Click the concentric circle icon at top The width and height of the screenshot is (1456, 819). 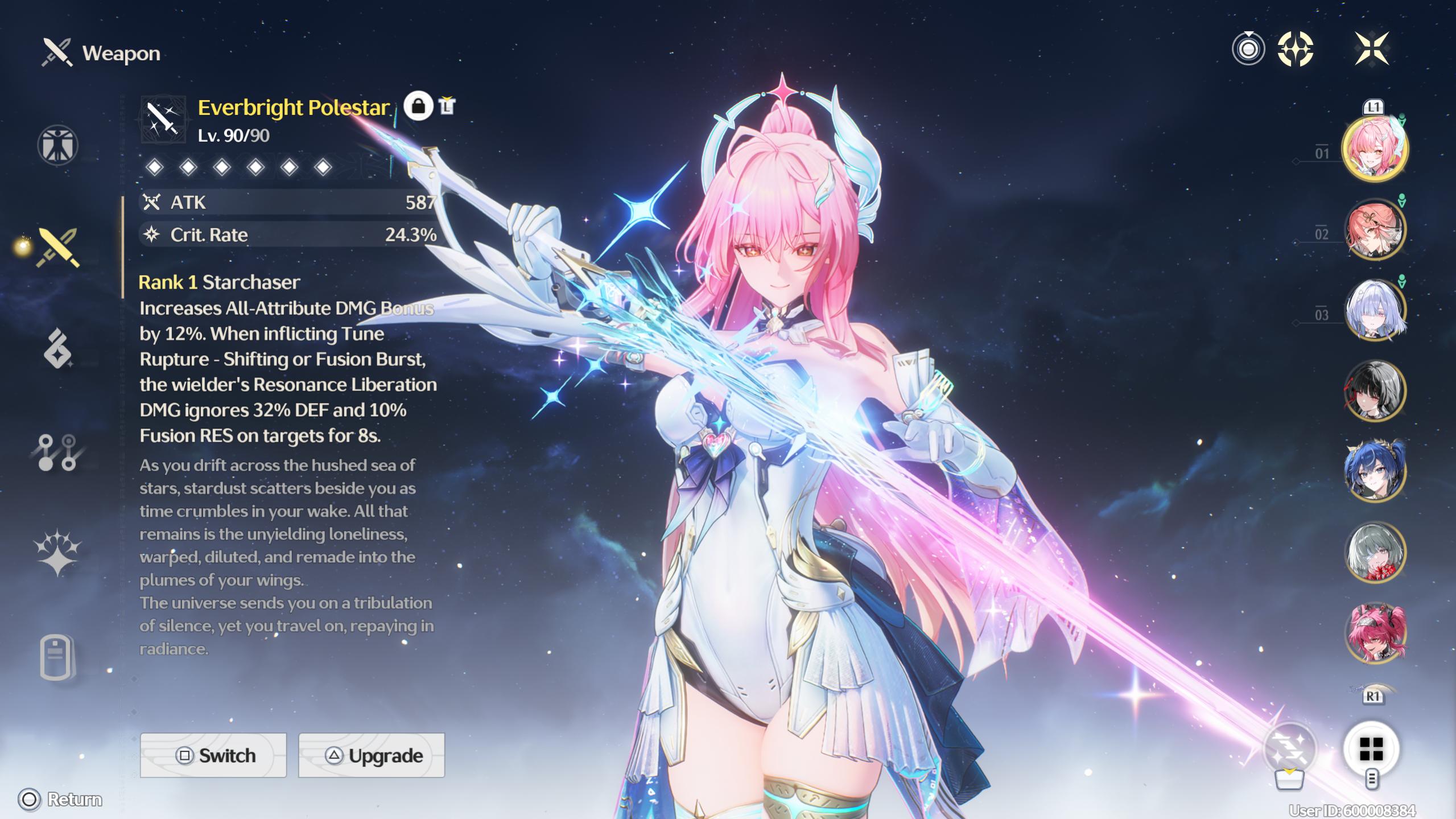coord(1248,49)
